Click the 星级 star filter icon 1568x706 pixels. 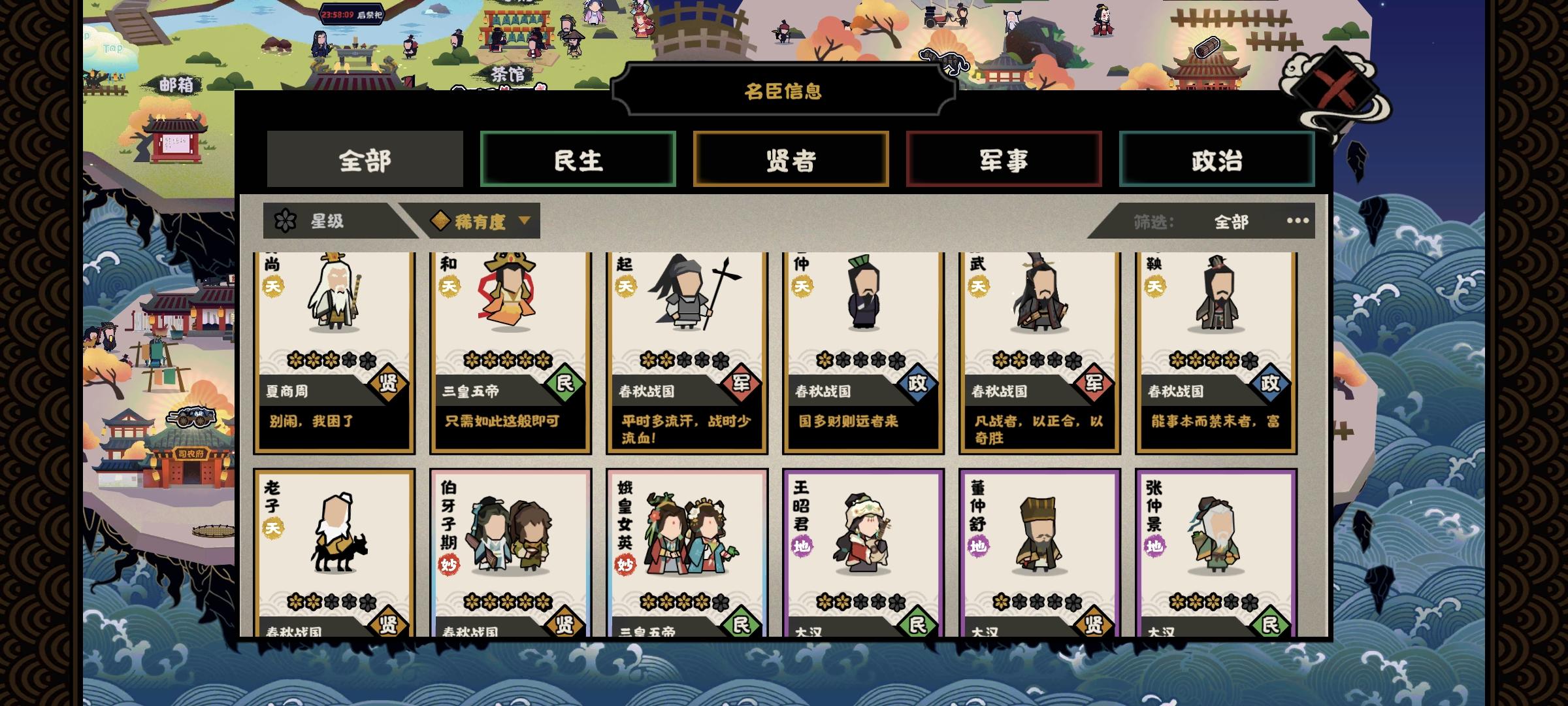pyautogui.click(x=284, y=222)
